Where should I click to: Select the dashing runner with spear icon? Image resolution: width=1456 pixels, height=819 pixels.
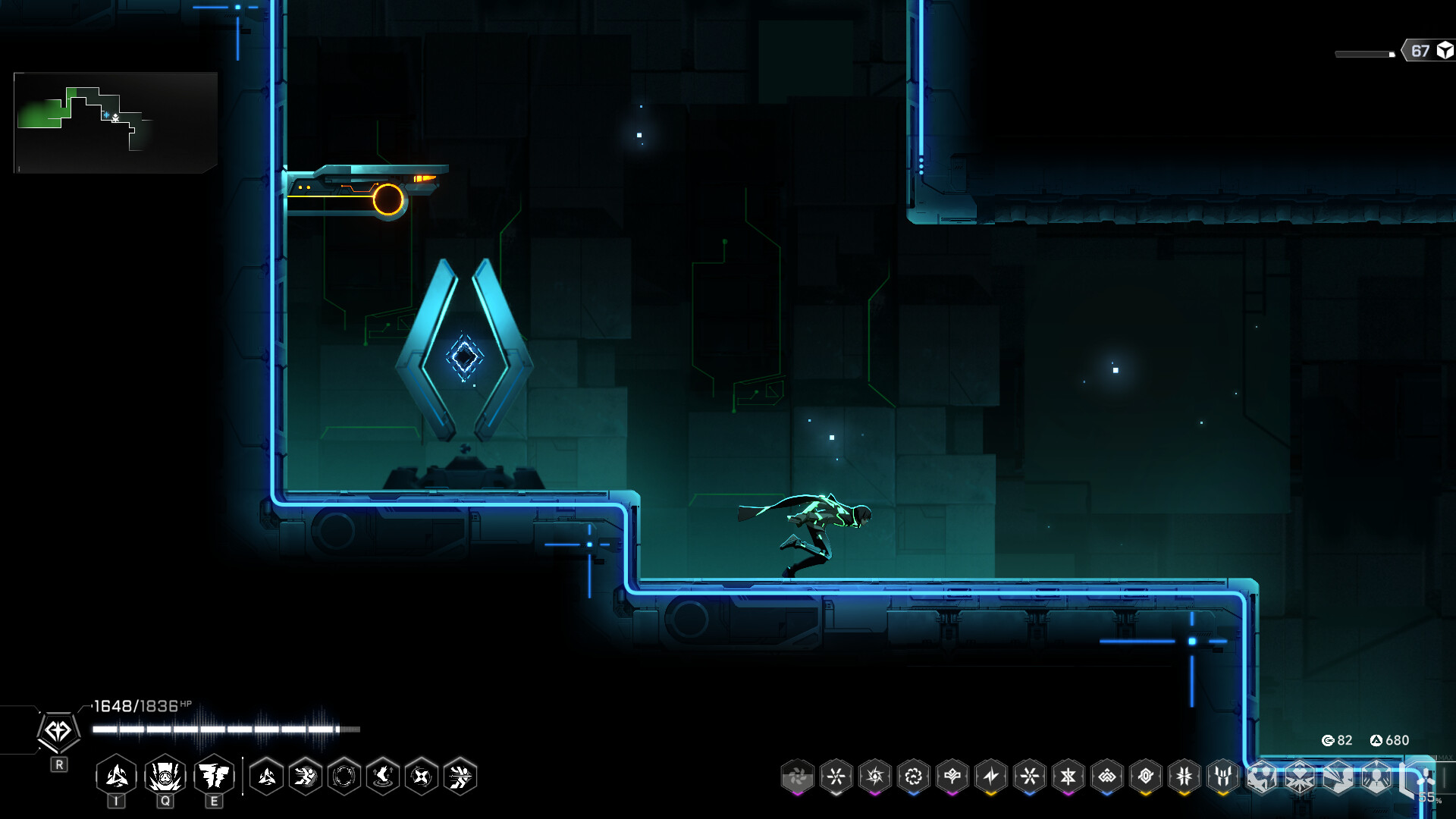(x=460, y=777)
